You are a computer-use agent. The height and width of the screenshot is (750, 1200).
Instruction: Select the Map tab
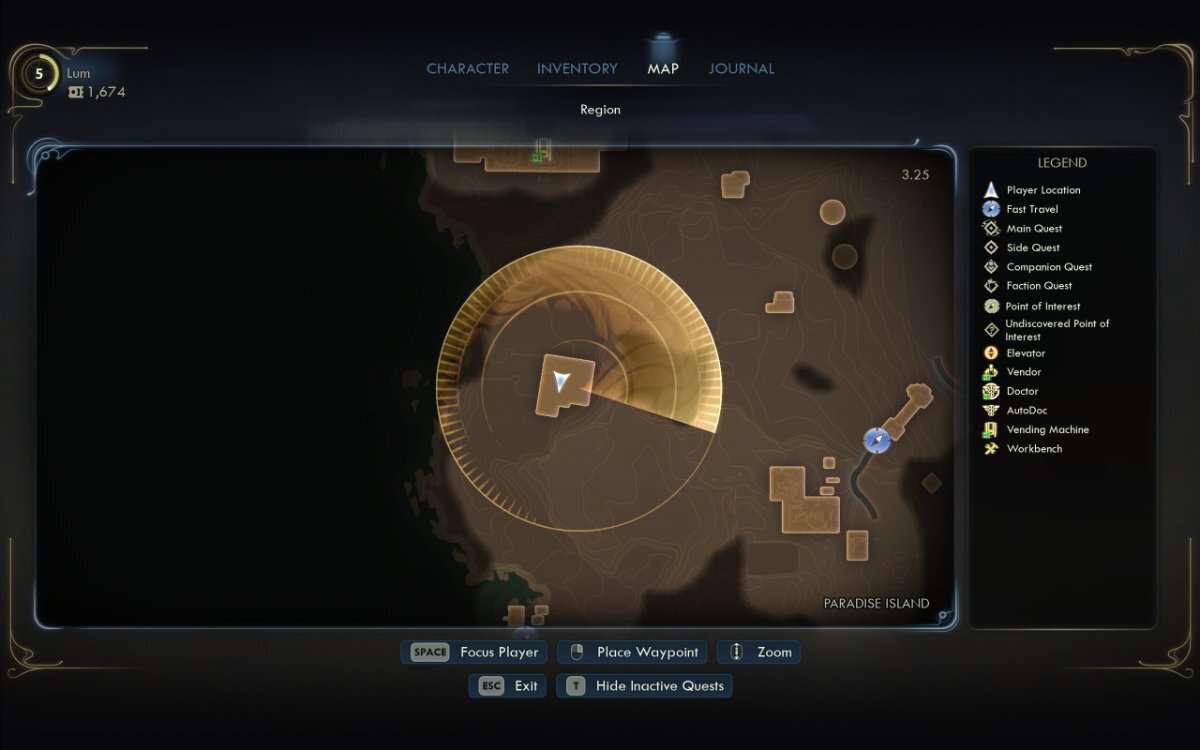[662, 69]
